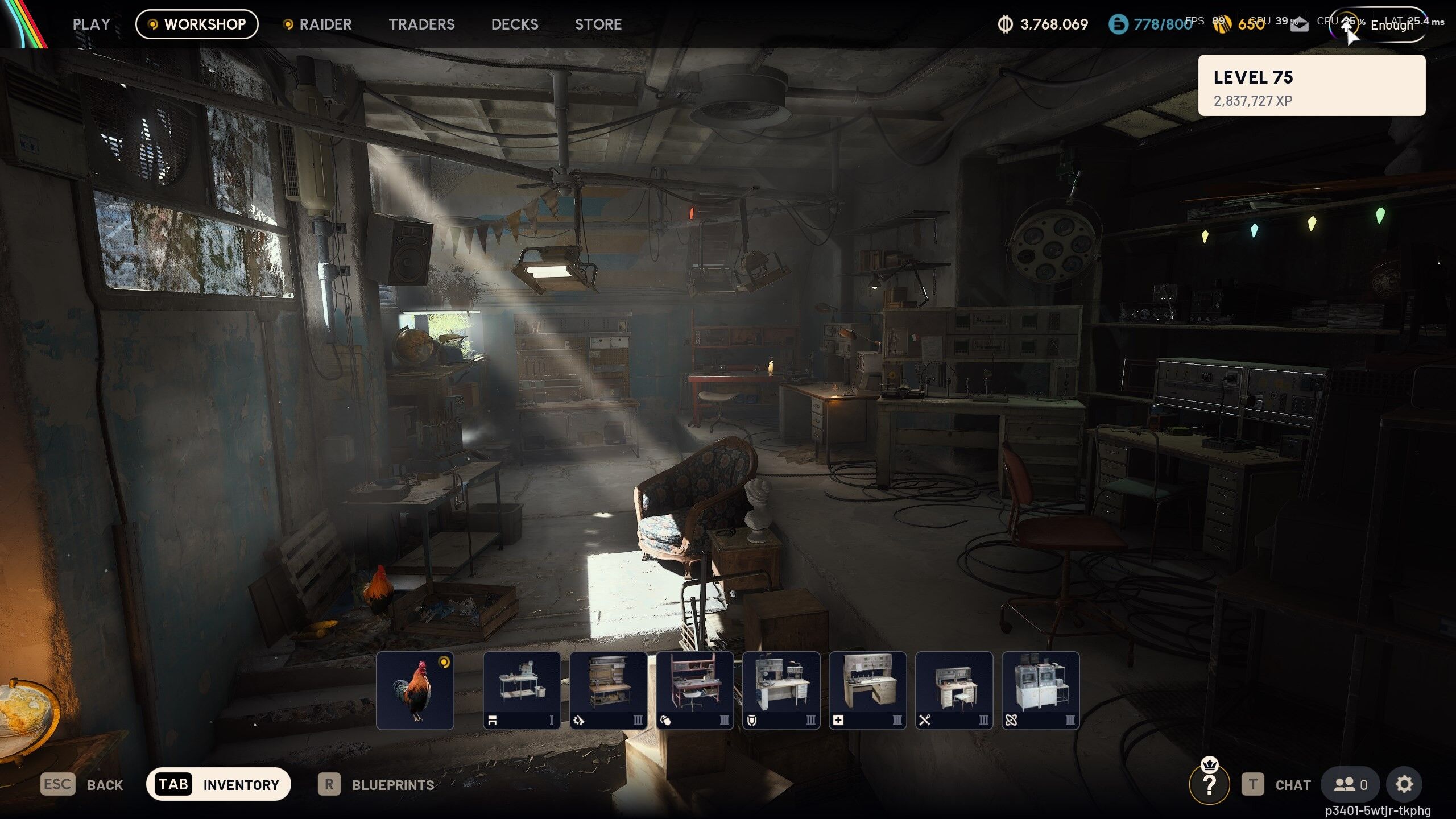
Task: Choose the Gunsmith station with gear icon
Action: click(x=608, y=690)
